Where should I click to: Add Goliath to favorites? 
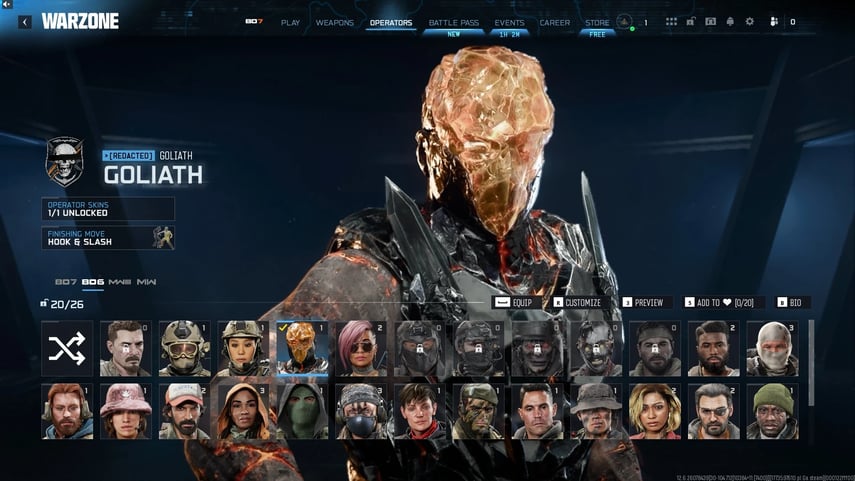pyautogui.click(x=724, y=302)
